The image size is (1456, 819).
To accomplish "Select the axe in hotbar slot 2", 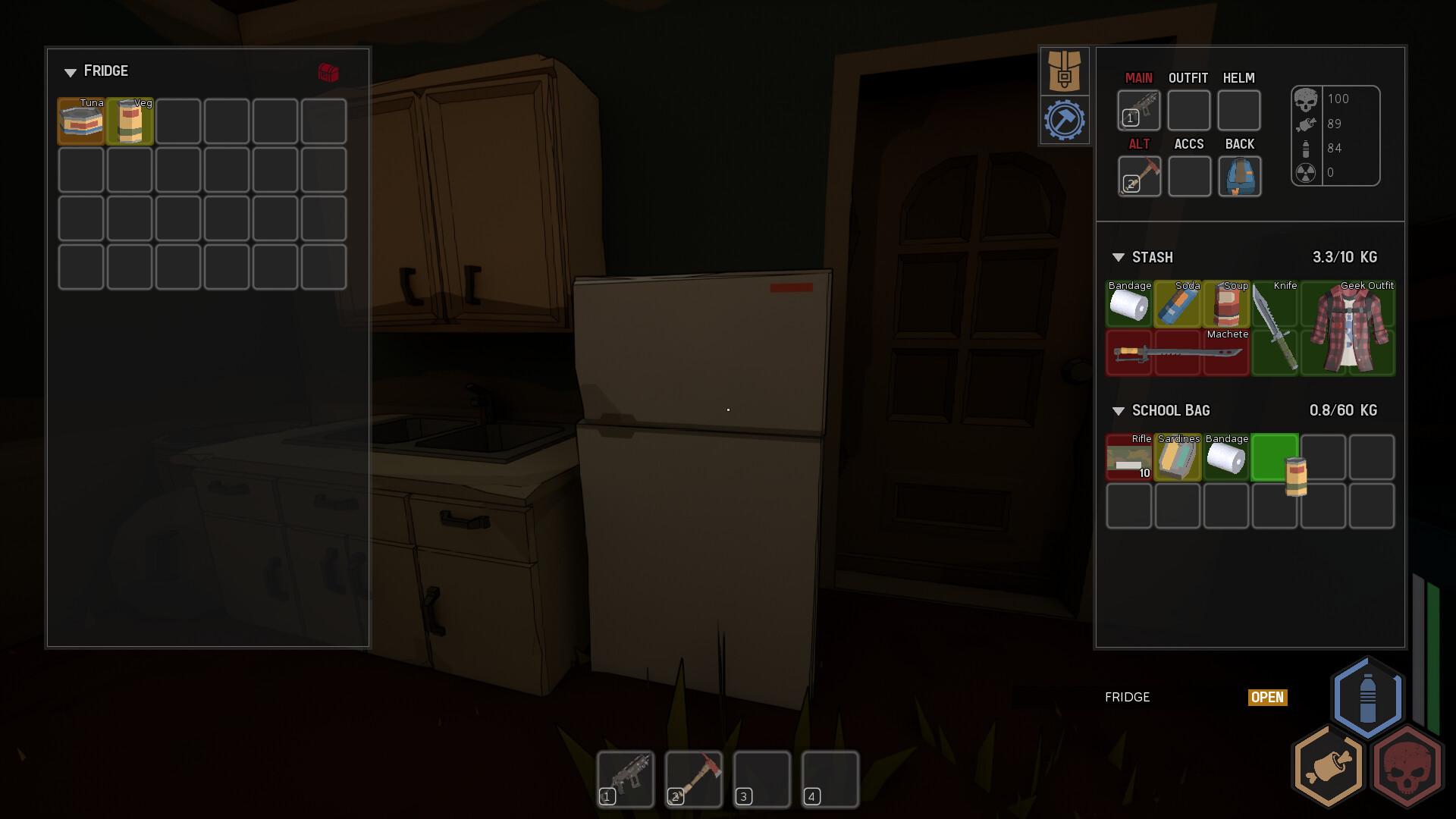I will [x=692, y=778].
